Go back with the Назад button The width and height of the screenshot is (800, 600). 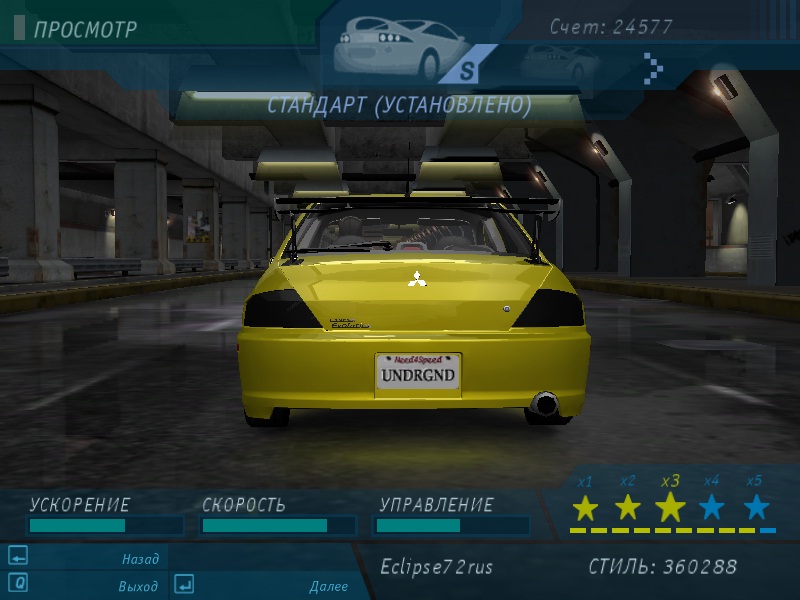tap(140, 559)
